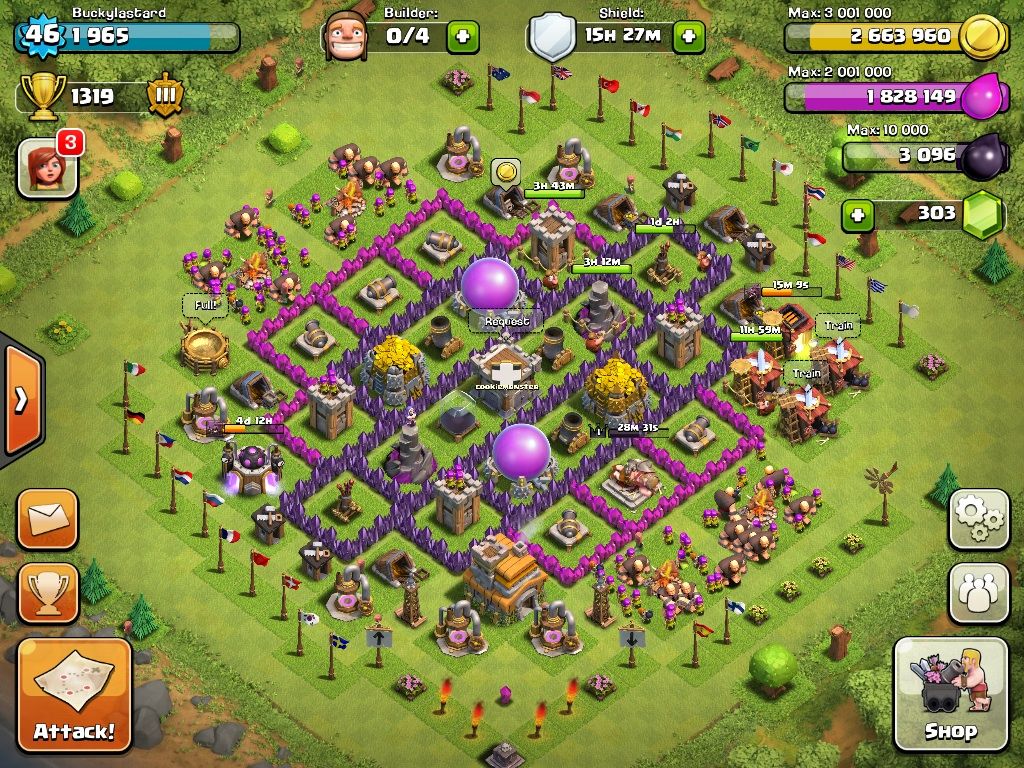Open the settings gears button
The width and height of the screenshot is (1024, 768).
(979, 519)
